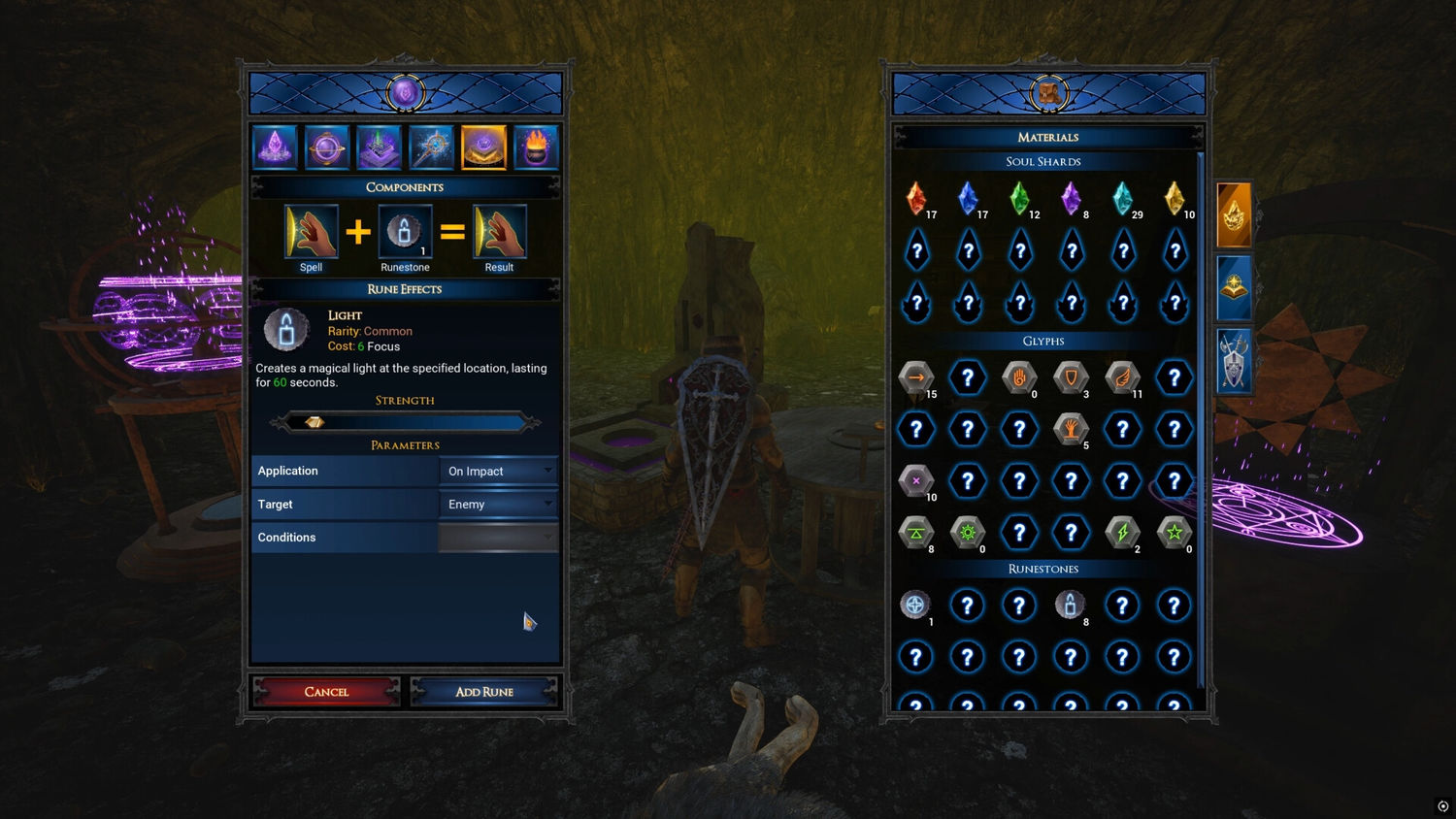Confirm with the Add Rune button
Viewport: 1456px width, 819px height.
coord(483,692)
